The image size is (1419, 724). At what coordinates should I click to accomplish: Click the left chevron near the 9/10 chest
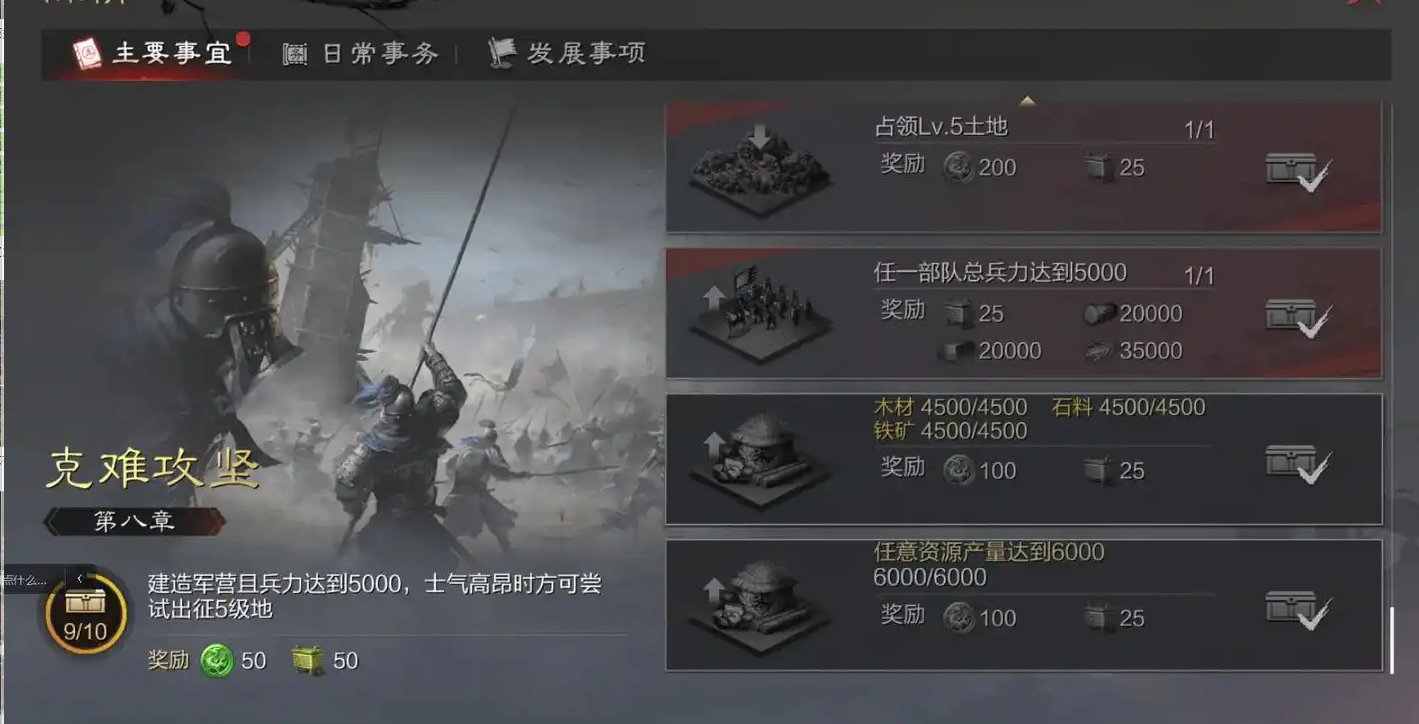[x=80, y=578]
